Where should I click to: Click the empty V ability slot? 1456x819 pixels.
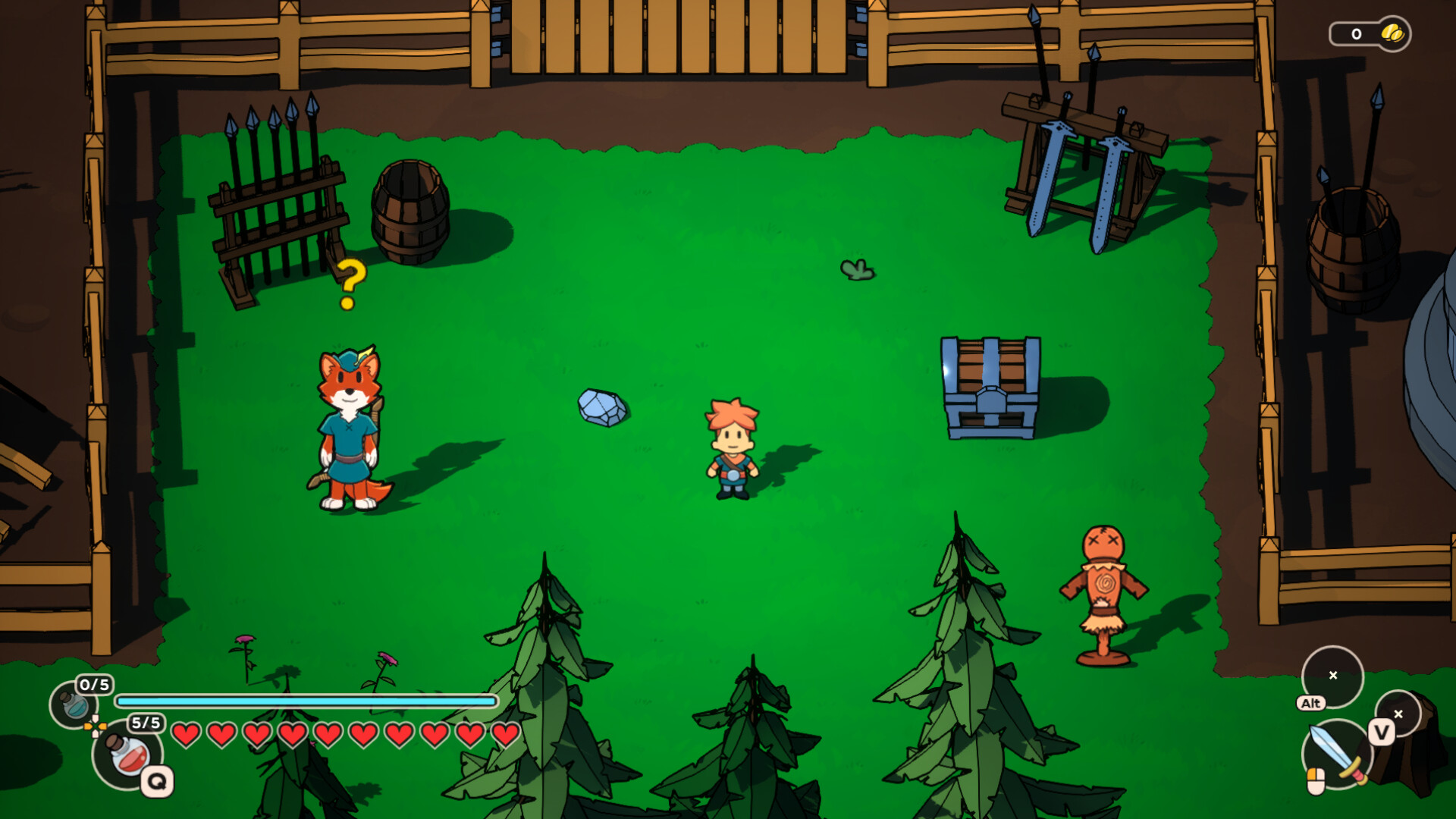pyautogui.click(x=1398, y=714)
